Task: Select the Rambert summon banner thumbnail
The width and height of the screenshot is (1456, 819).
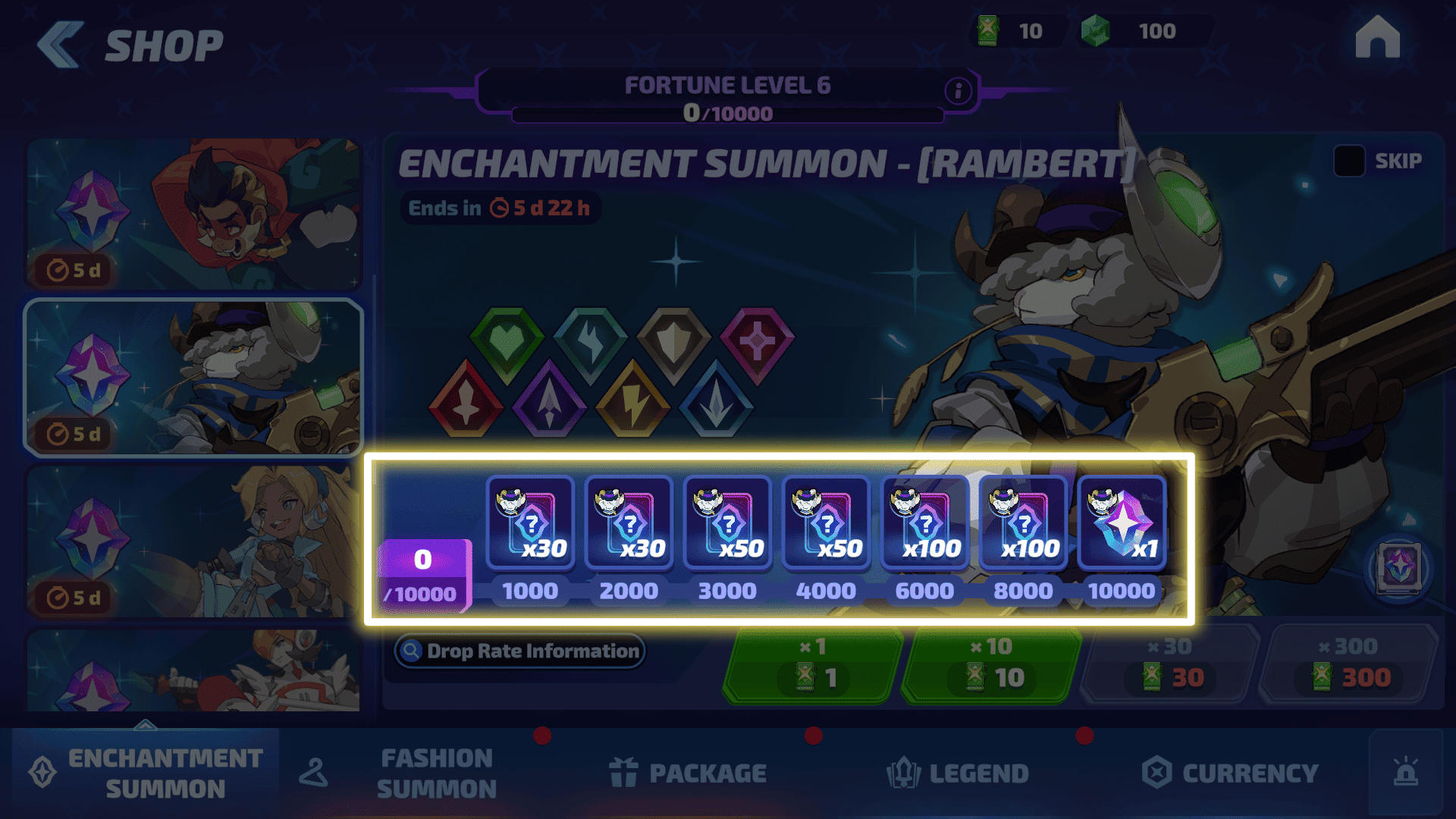Action: pos(194,378)
